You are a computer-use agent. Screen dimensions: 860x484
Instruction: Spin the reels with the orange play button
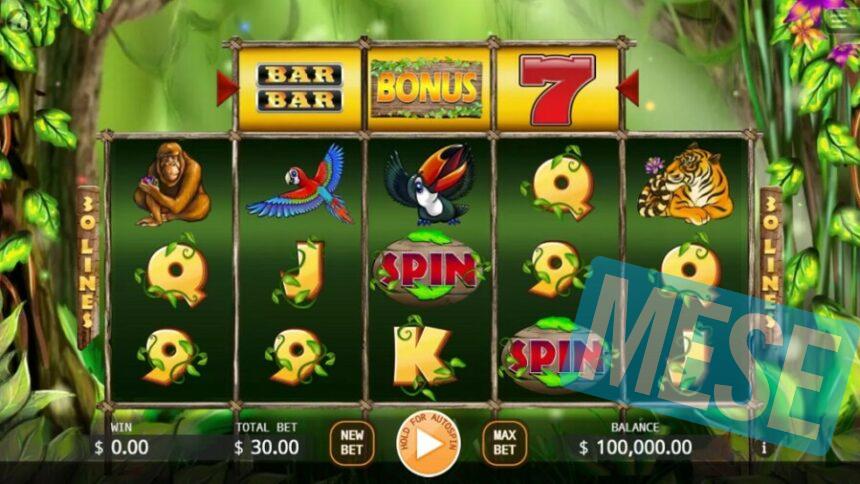click(x=429, y=443)
